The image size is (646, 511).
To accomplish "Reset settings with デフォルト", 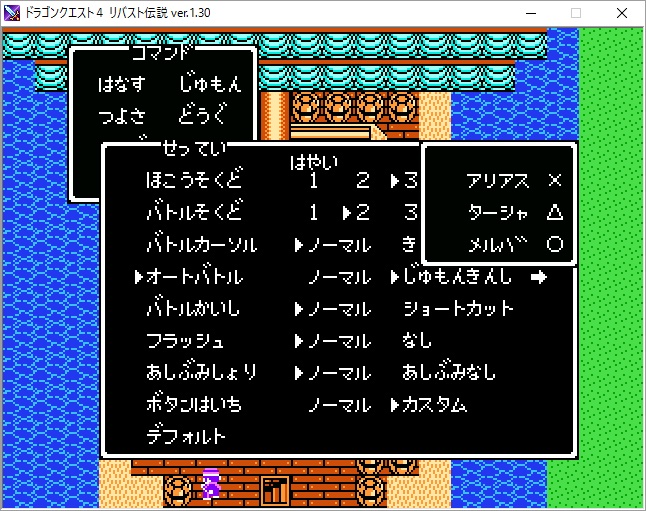I will [186, 437].
